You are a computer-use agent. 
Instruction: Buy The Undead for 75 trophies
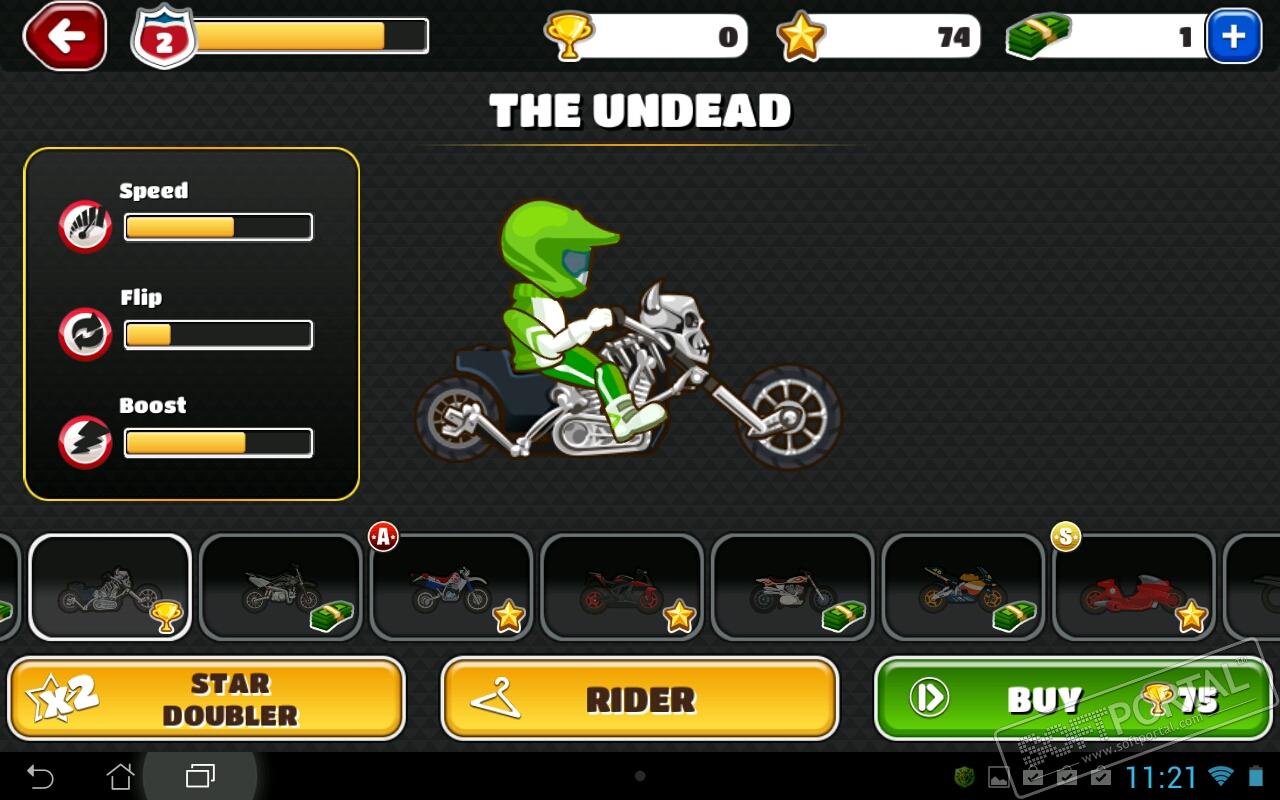1073,699
